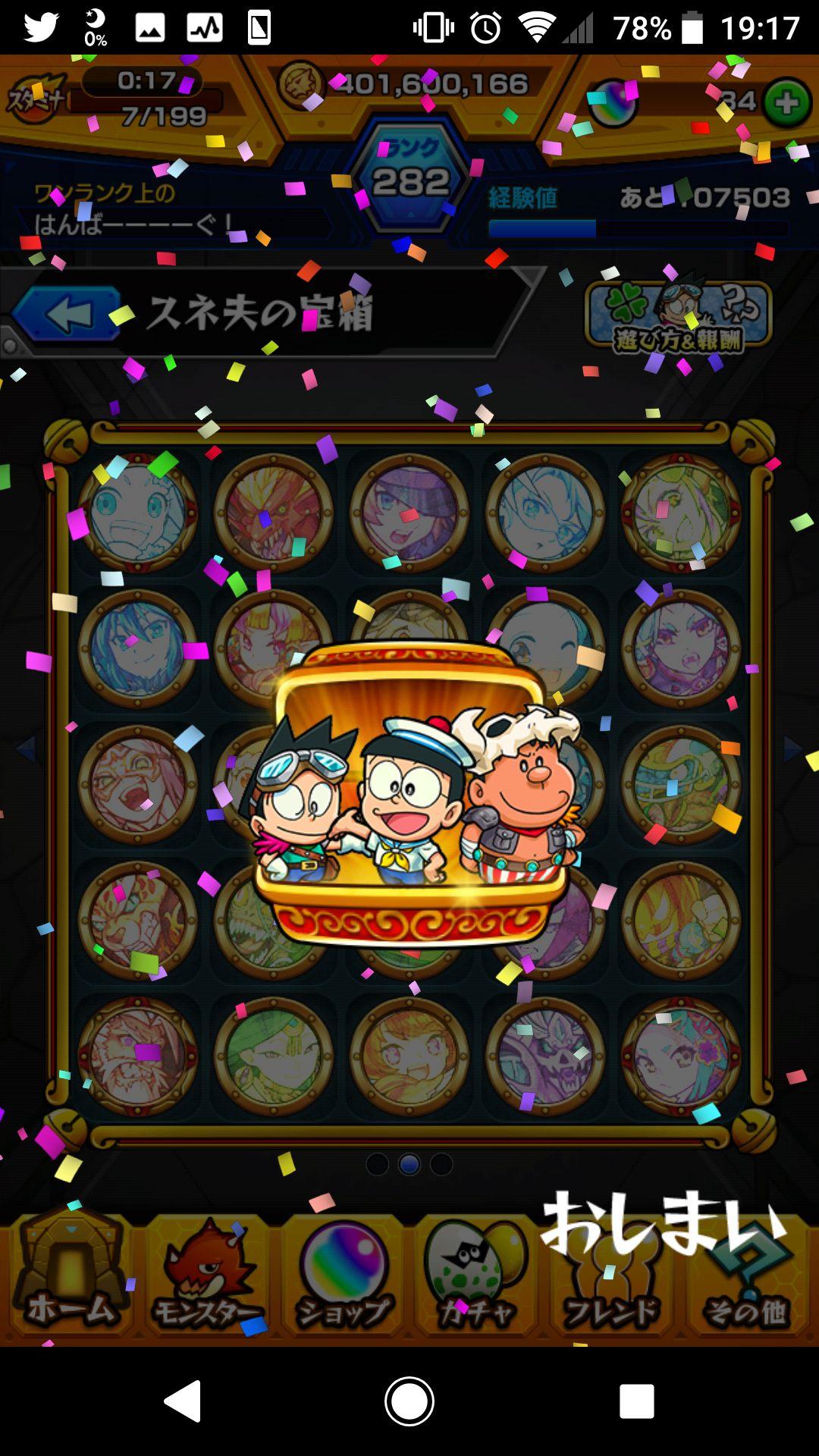Tap the green plus to add orbs

click(x=786, y=102)
